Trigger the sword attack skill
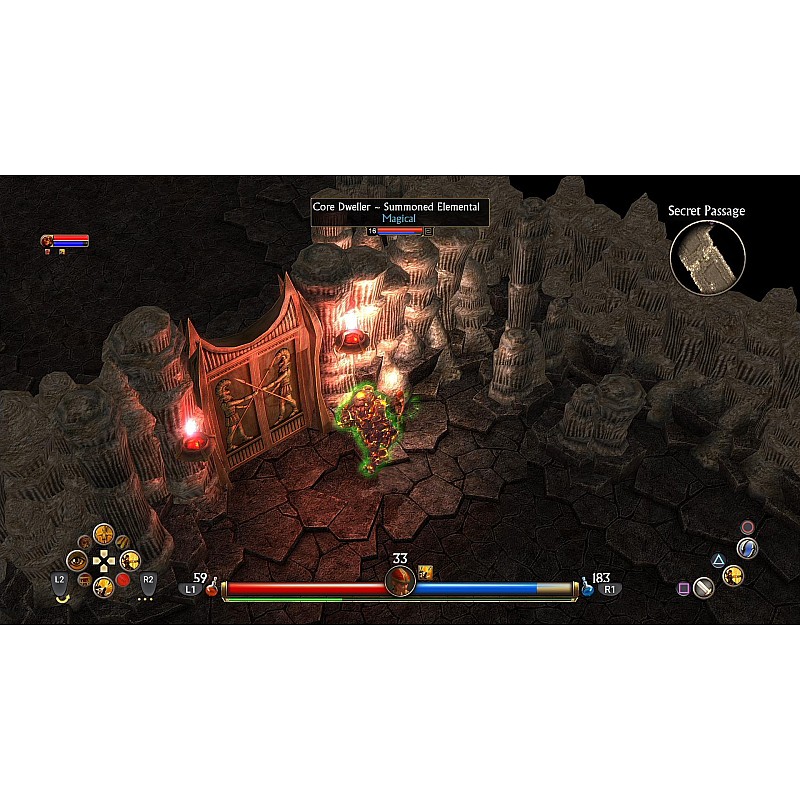800x800 pixels. pyautogui.click(x=704, y=588)
